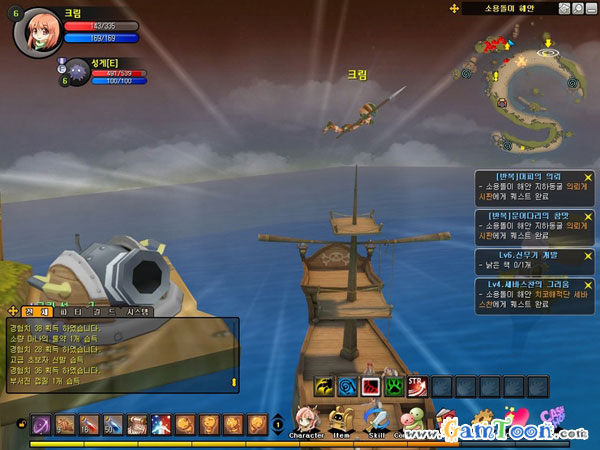
Task: Close the 문어다리의 참맛 quest tracker entry
Action: coord(588,215)
